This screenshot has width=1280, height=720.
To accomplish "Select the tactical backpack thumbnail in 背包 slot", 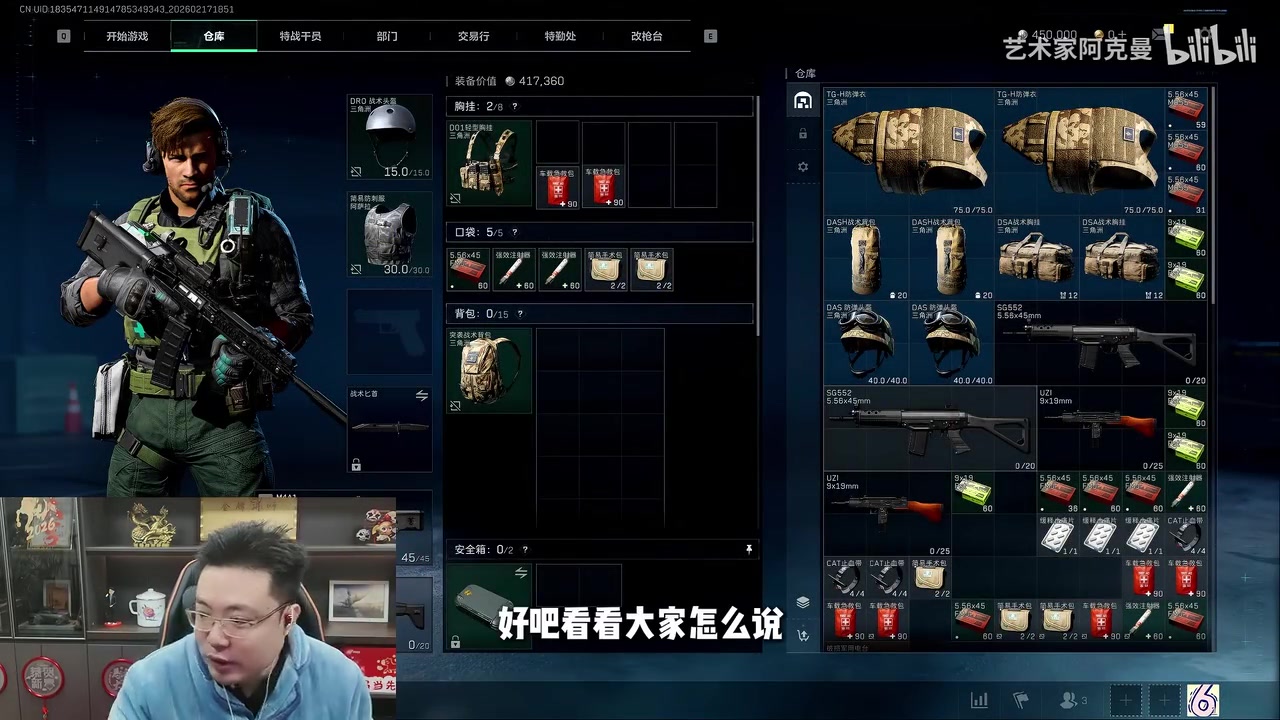I will [488, 369].
